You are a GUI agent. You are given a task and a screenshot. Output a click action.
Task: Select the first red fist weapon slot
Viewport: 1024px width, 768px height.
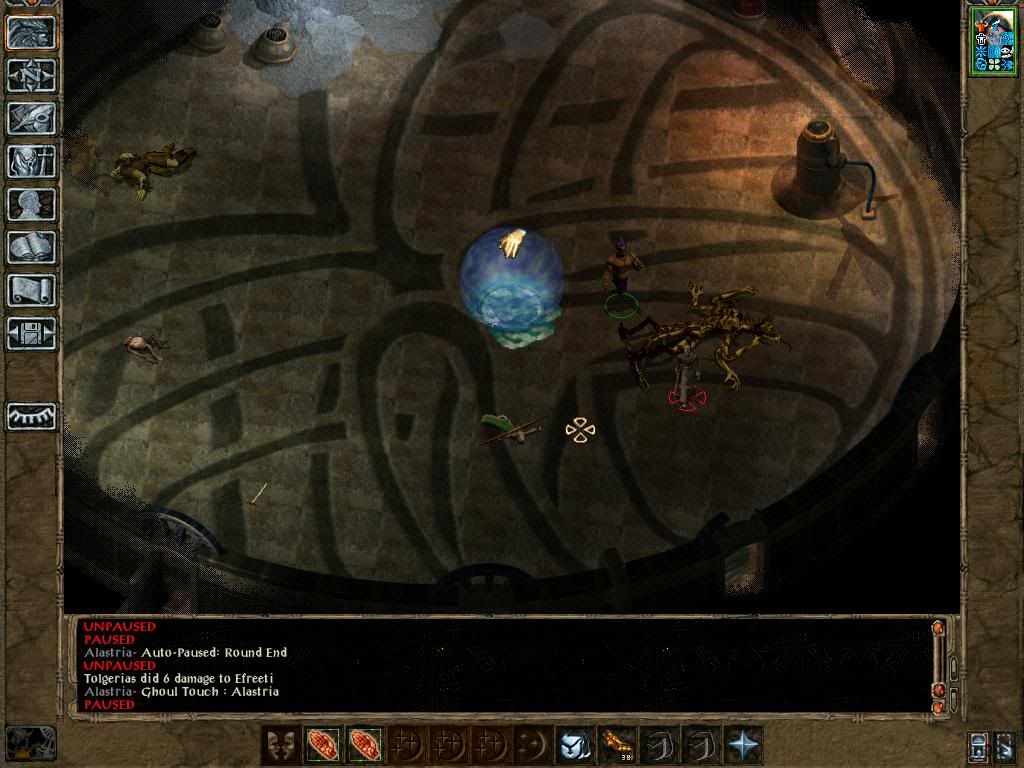323,745
